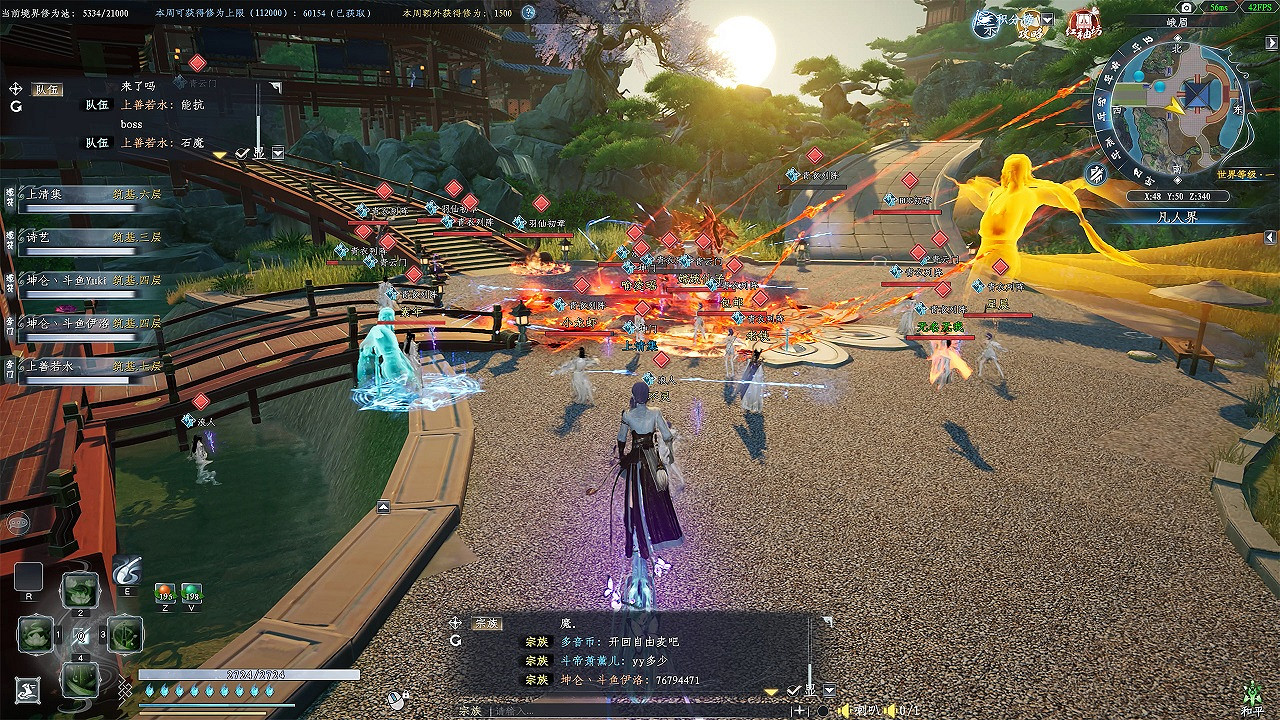
Task: Use the orange potion bound to Z
Action: [164, 592]
